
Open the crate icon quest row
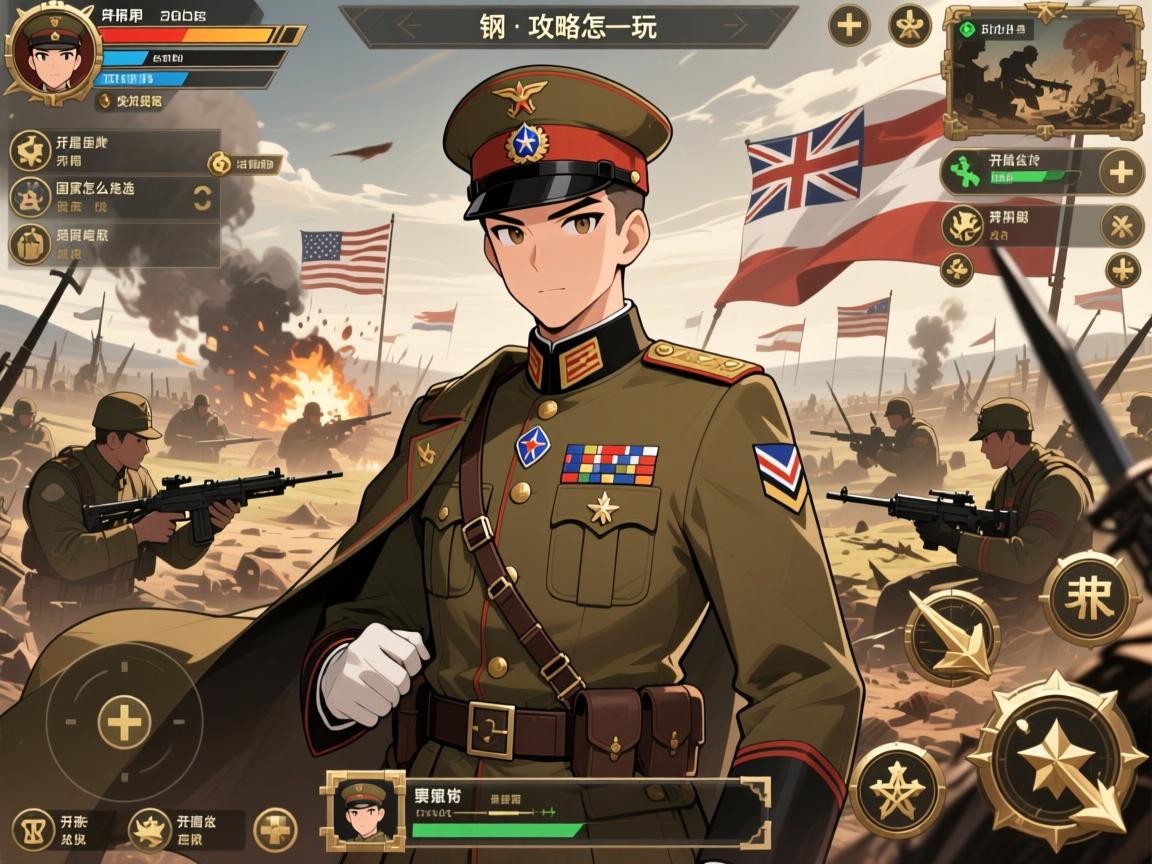point(30,244)
